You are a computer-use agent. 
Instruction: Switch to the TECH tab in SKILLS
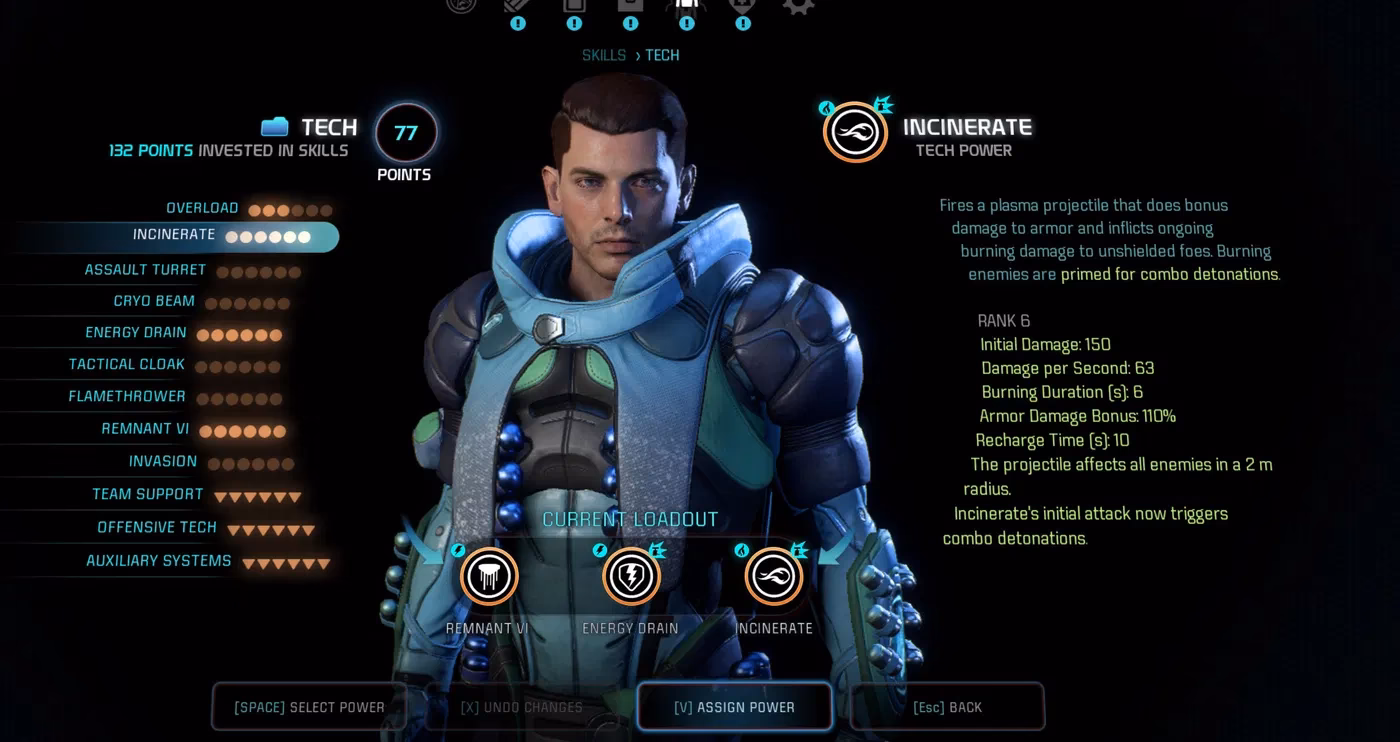pyautogui.click(x=662, y=55)
